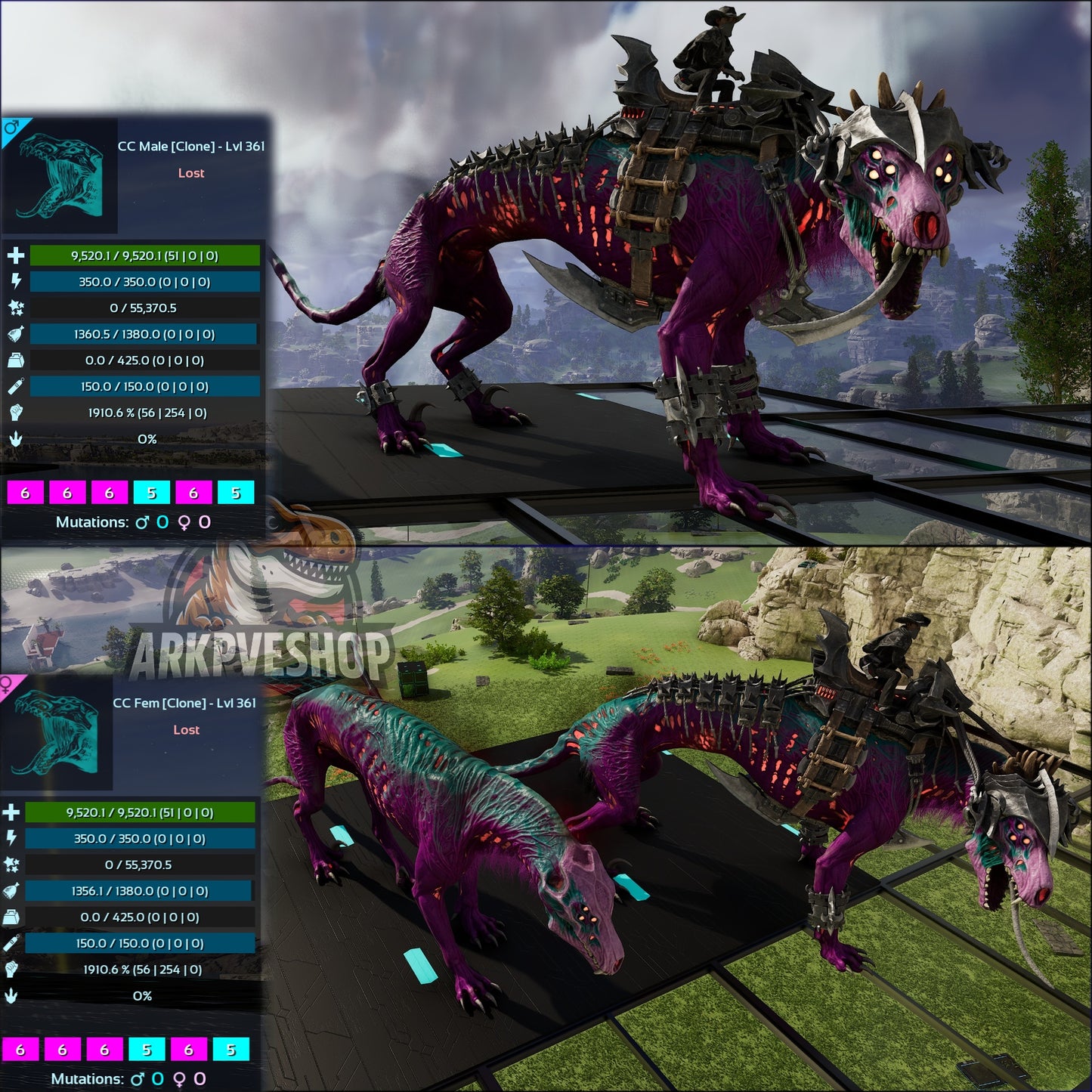Select the torpidity stars icon
The image size is (1092, 1092).
point(15,308)
